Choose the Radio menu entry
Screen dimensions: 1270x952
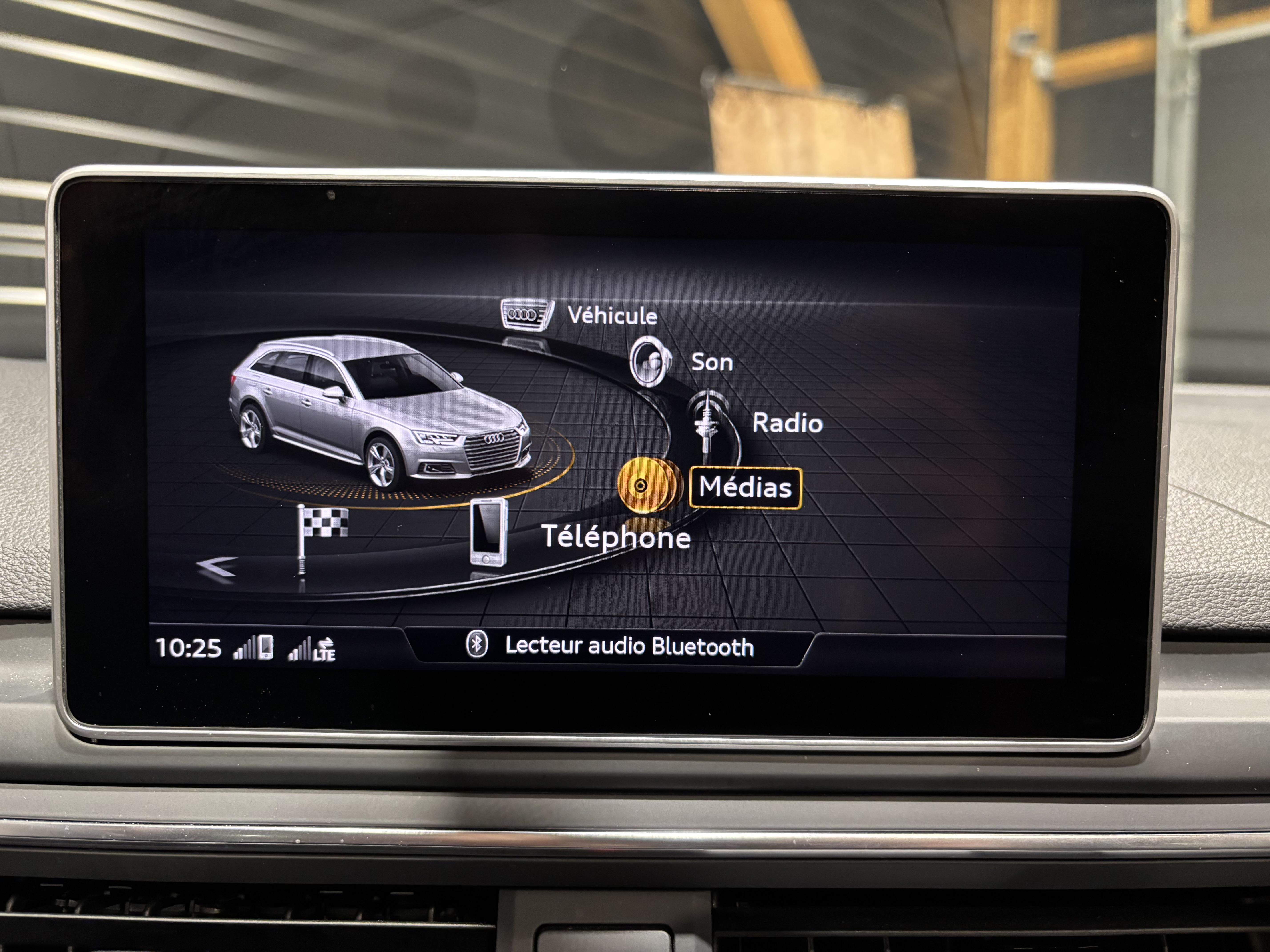(x=787, y=423)
